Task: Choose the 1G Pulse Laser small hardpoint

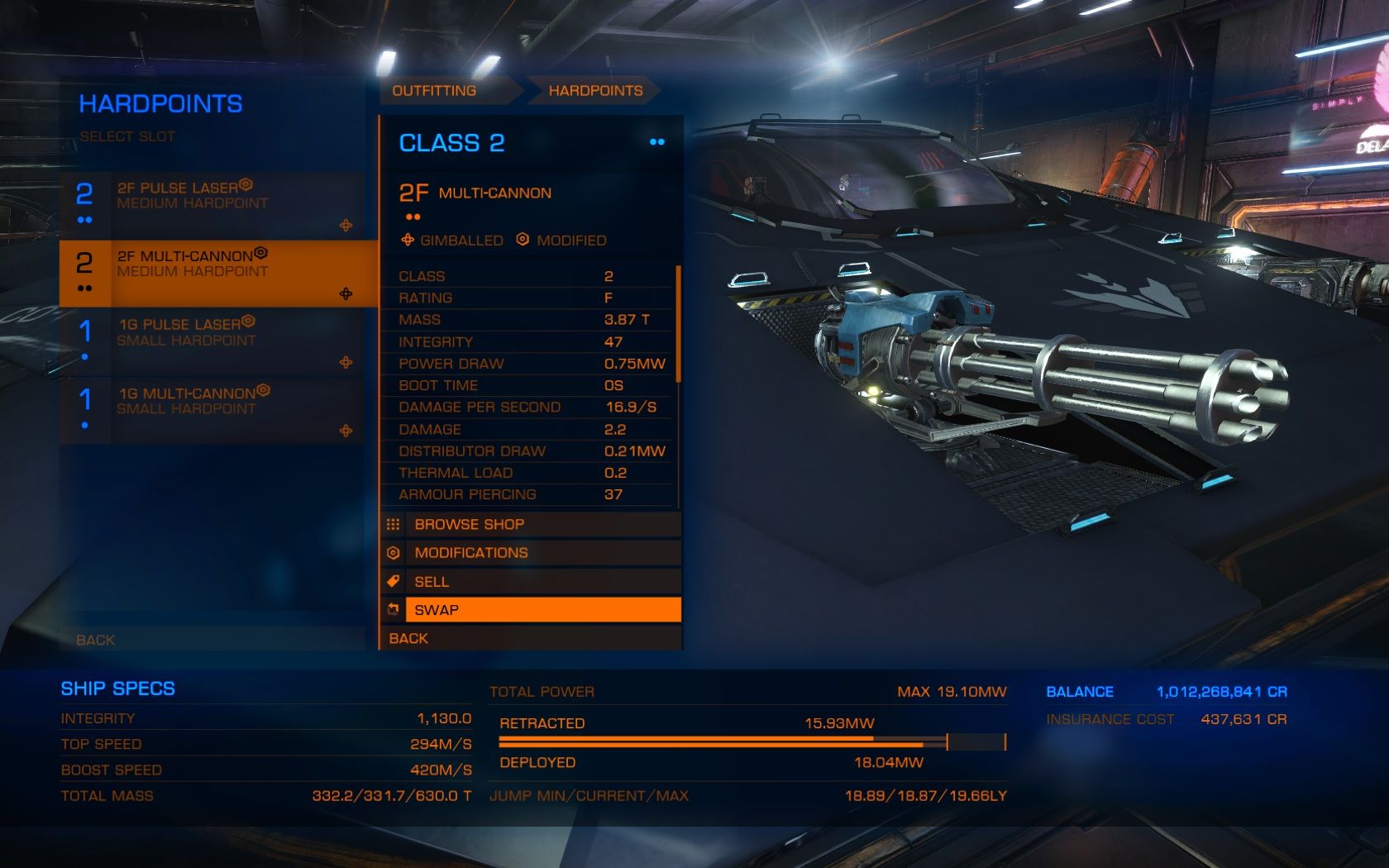Action: (213, 341)
